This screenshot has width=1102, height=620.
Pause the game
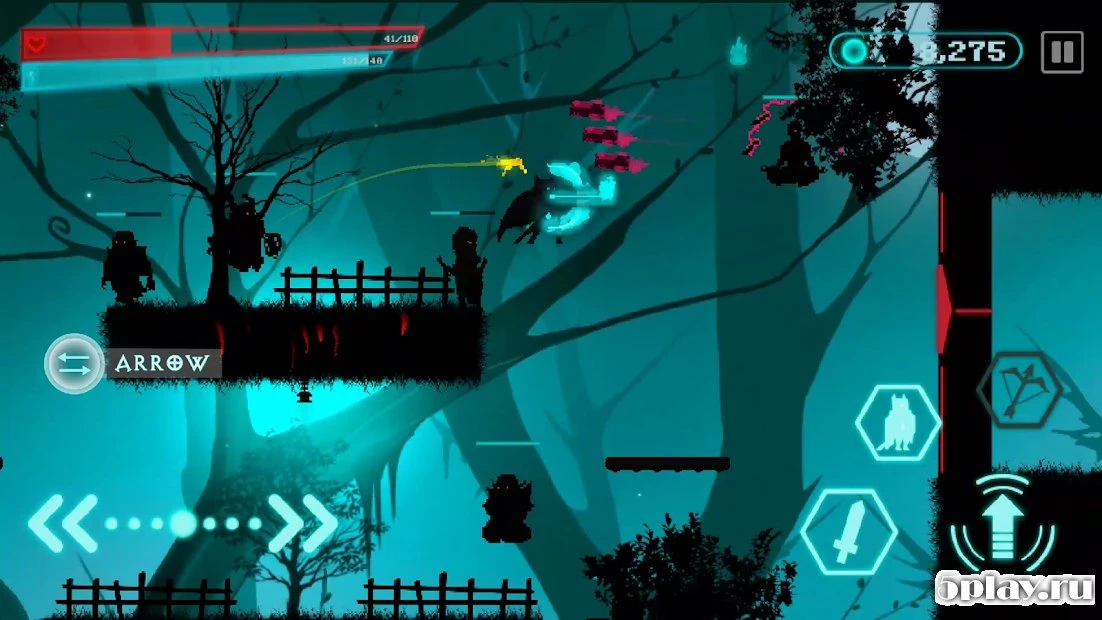[1061, 52]
